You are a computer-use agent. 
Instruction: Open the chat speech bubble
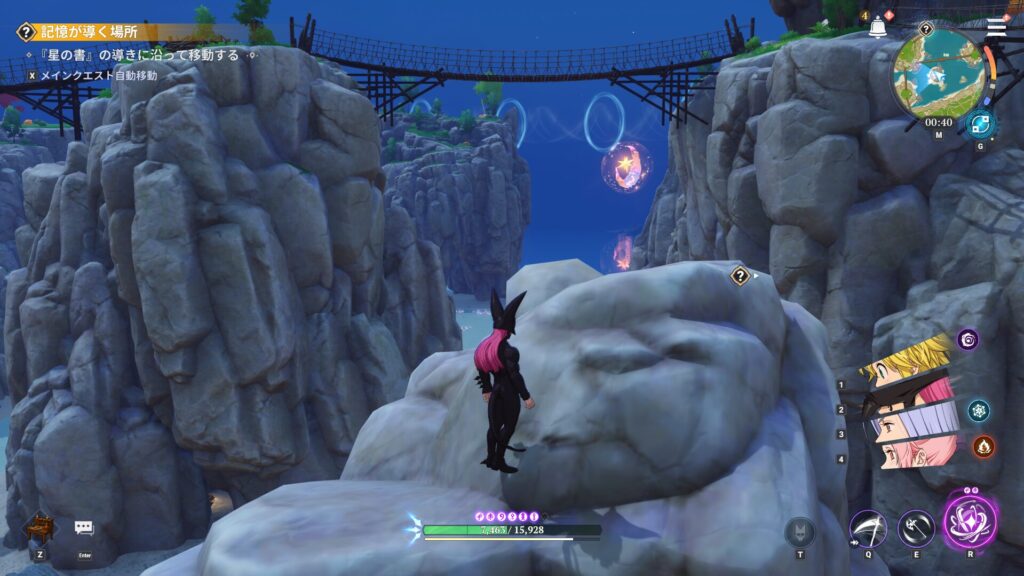[x=84, y=528]
